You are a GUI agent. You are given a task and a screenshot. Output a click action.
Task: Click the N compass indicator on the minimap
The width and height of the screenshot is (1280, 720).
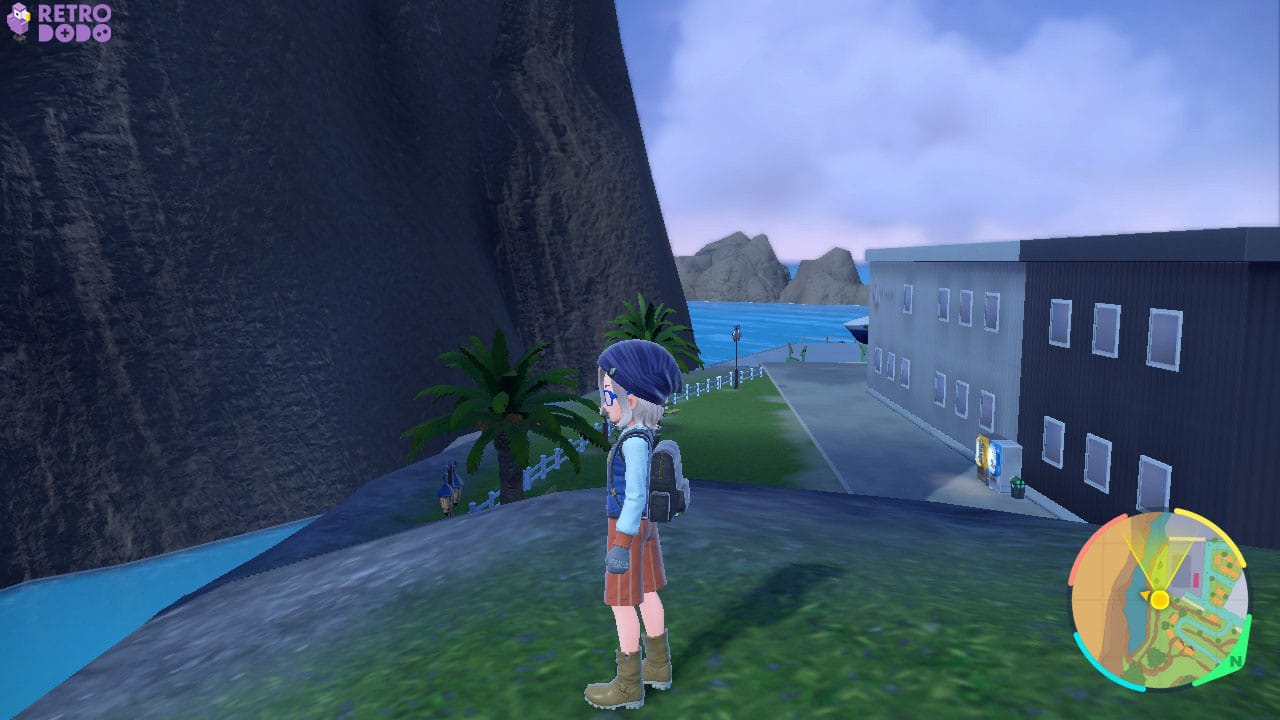(x=1235, y=661)
